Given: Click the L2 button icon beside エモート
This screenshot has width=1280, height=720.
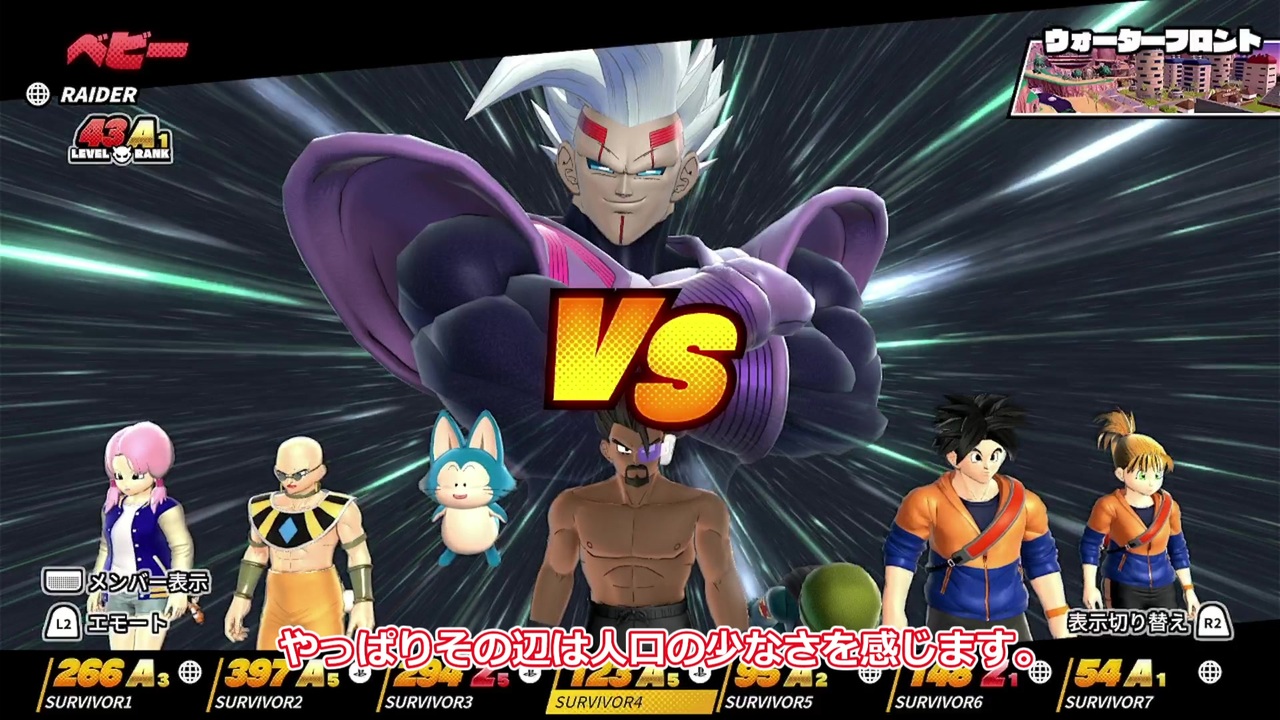Looking at the screenshot, I should click(x=62, y=622).
